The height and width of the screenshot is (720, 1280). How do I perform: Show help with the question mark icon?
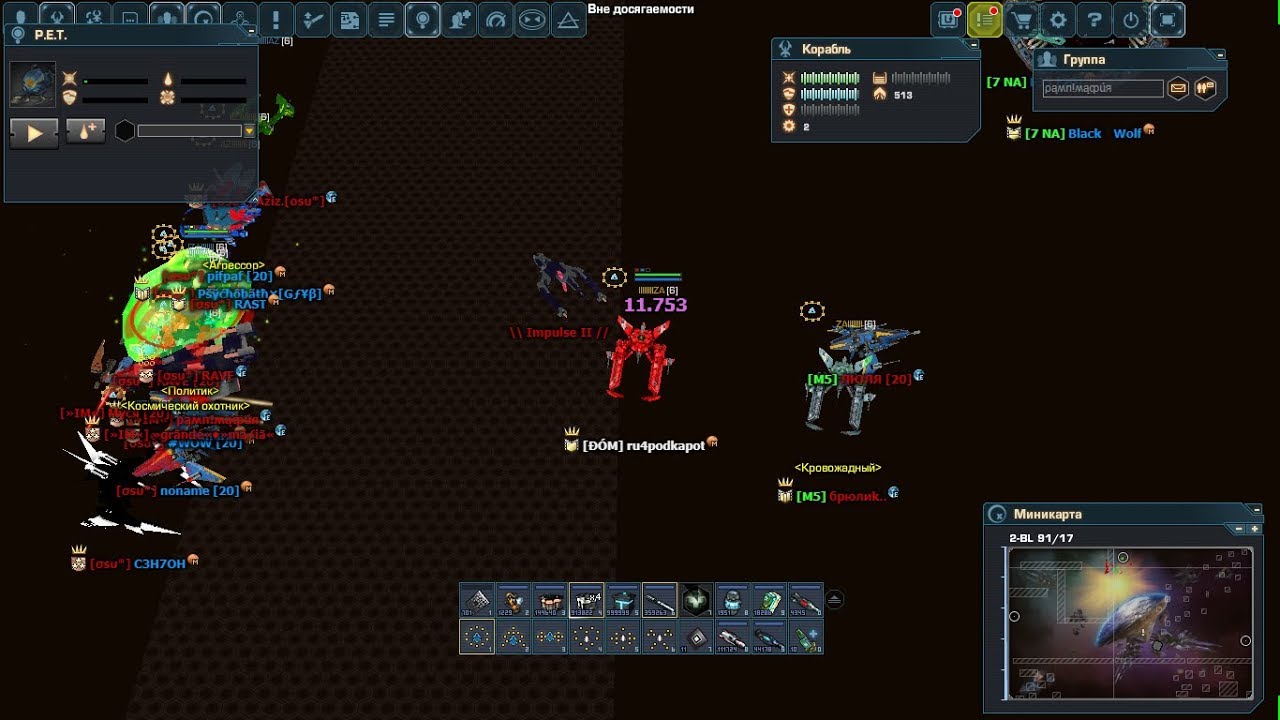[x=1095, y=20]
